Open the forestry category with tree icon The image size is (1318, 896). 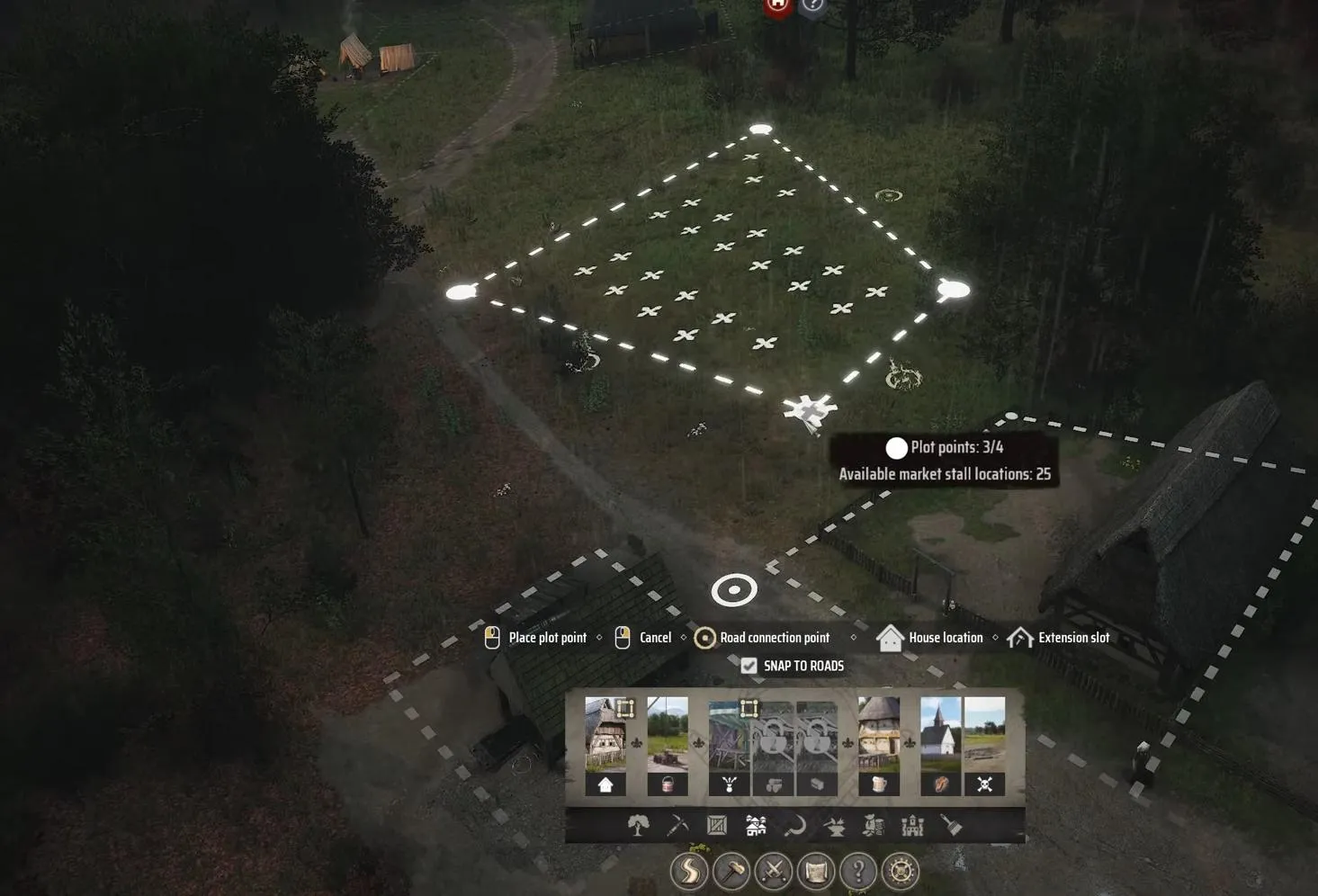638,825
